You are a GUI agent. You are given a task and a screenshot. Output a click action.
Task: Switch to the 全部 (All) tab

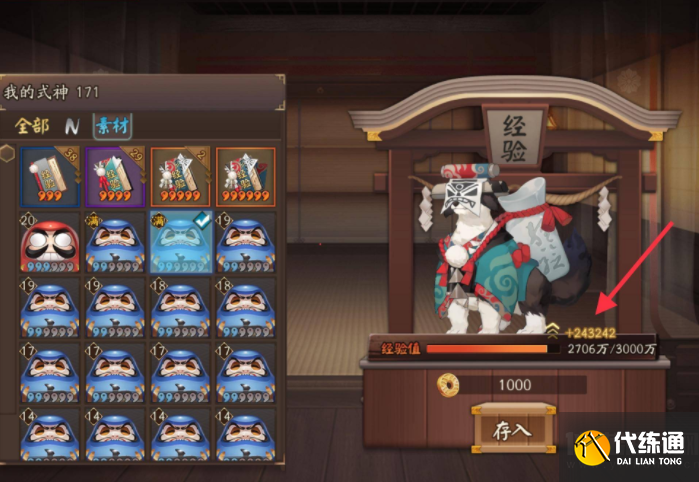[33, 126]
